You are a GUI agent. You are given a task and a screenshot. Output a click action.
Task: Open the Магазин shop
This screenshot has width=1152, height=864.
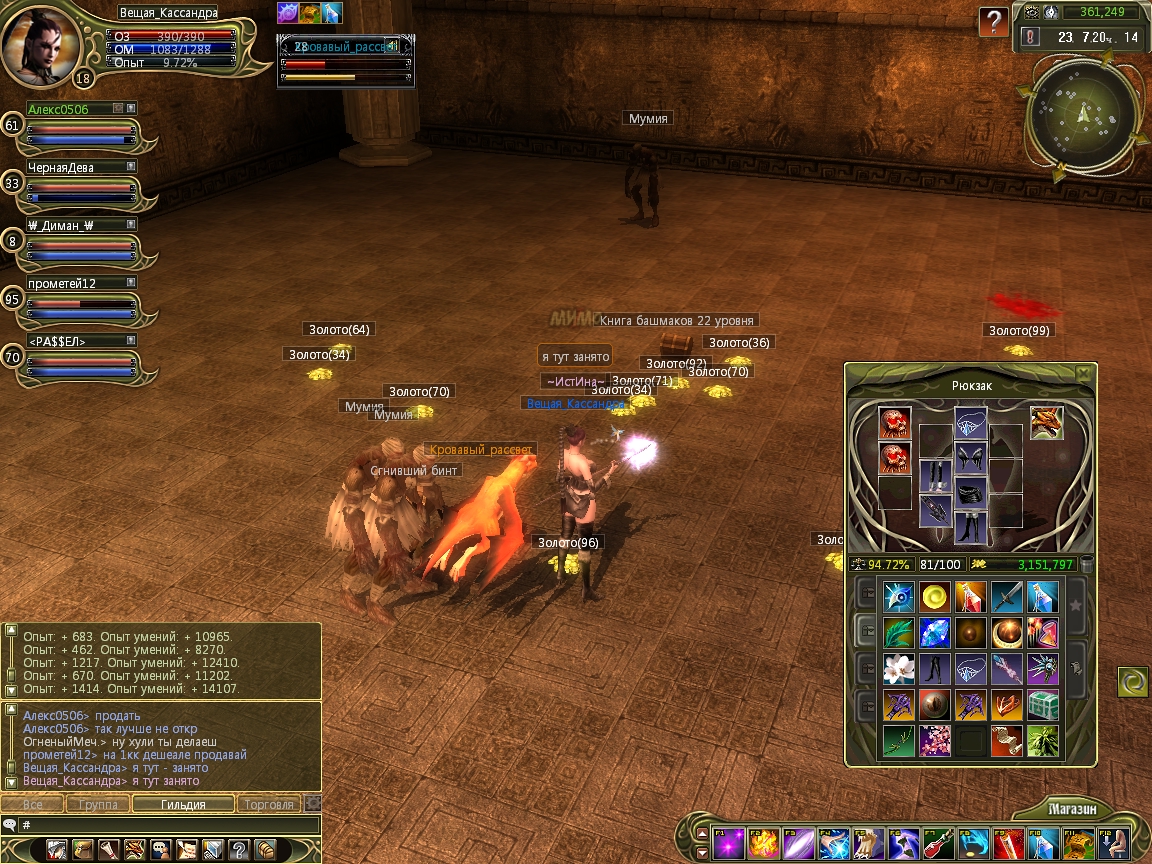1074,808
